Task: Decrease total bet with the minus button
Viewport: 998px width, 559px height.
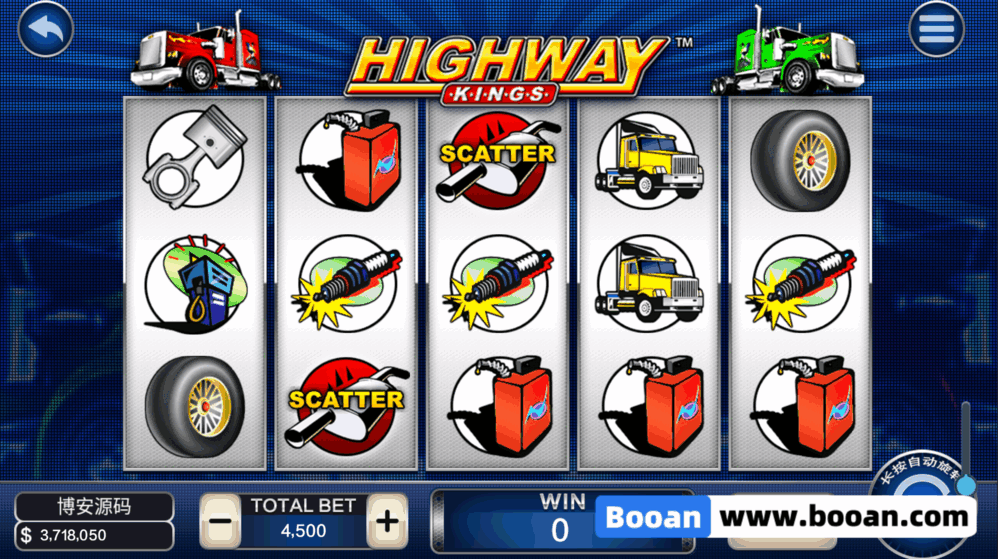Action: coord(222,521)
